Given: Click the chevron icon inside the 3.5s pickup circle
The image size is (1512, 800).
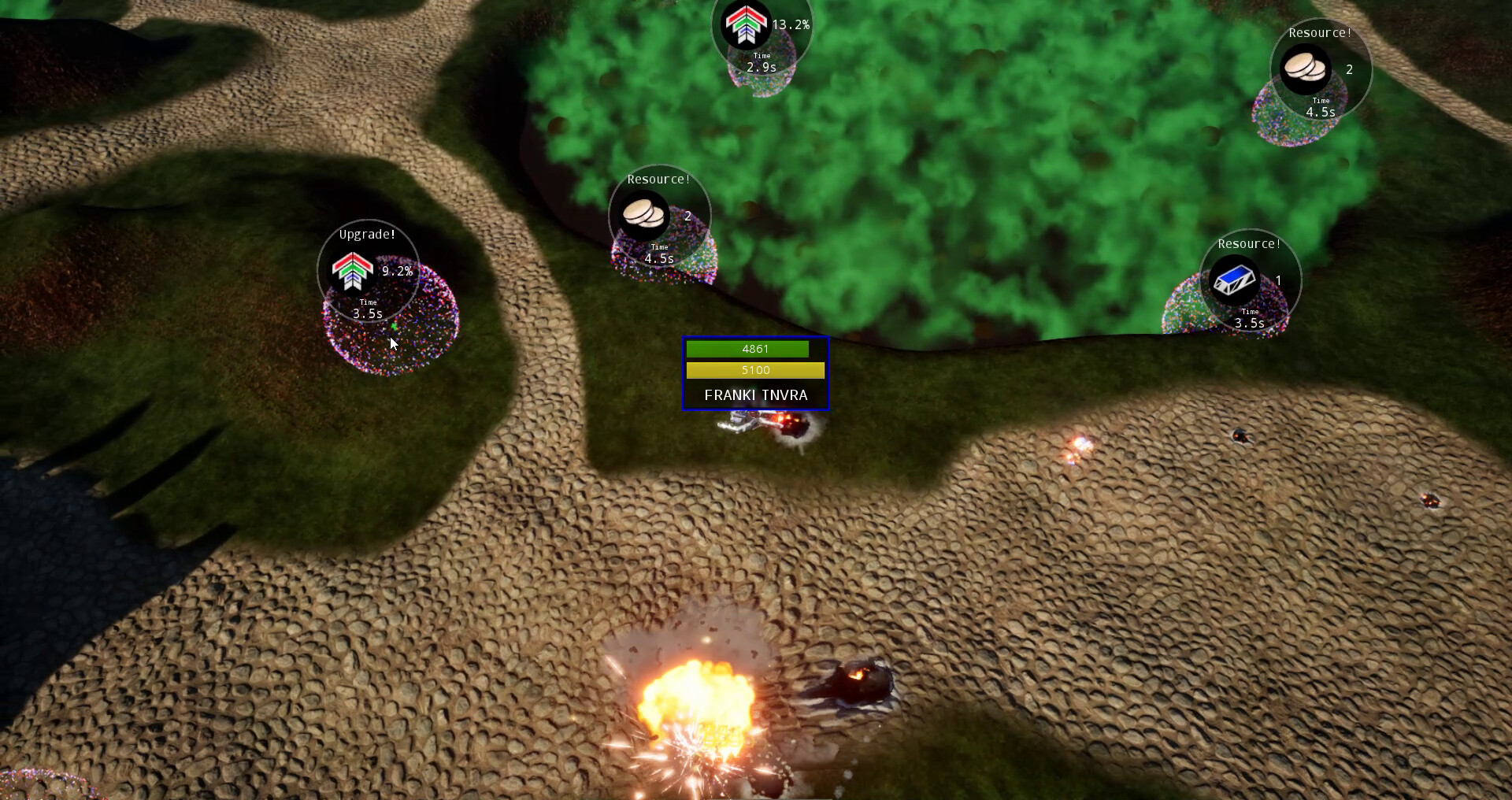Looking at the screenshot, I should (x=351, y=272).
